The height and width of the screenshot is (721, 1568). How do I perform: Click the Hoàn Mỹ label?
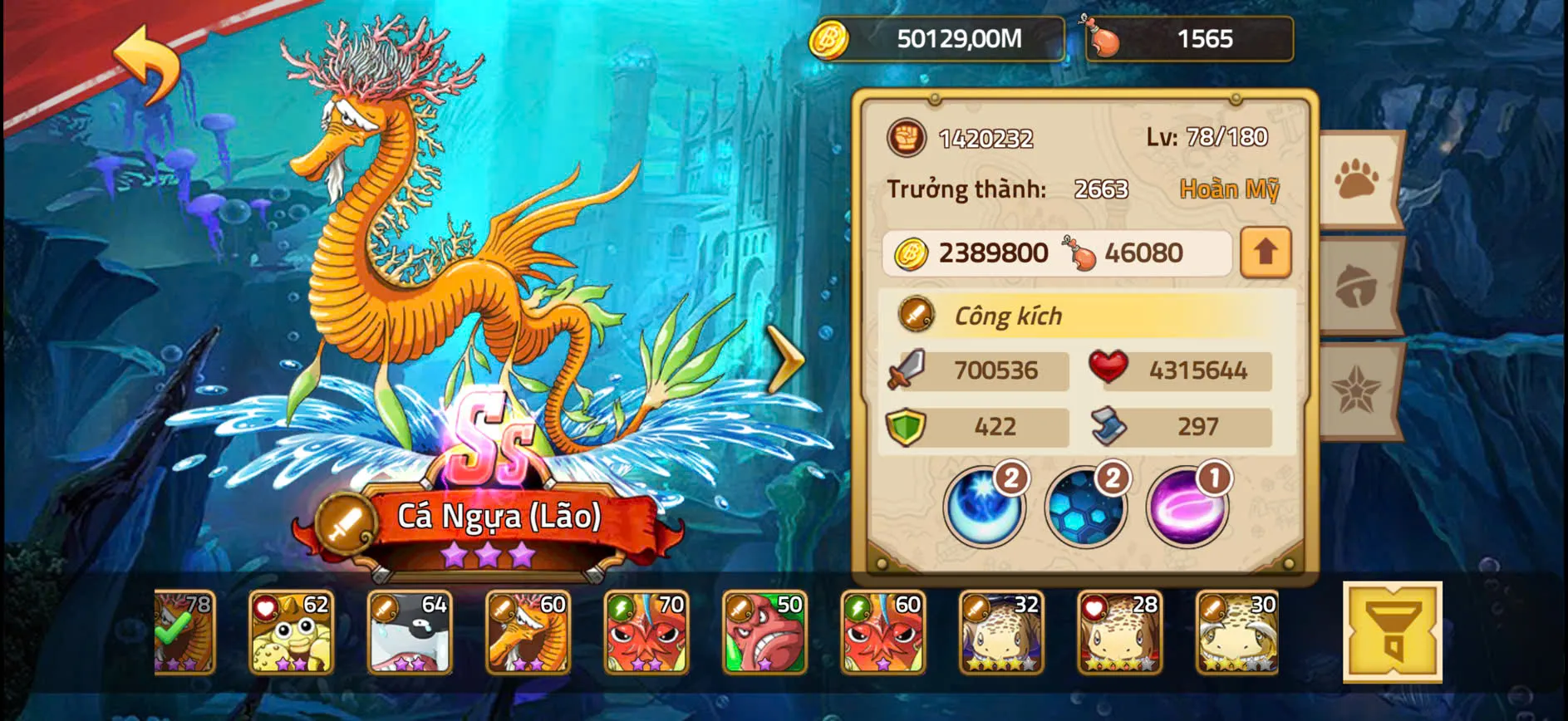(1231, 189)
